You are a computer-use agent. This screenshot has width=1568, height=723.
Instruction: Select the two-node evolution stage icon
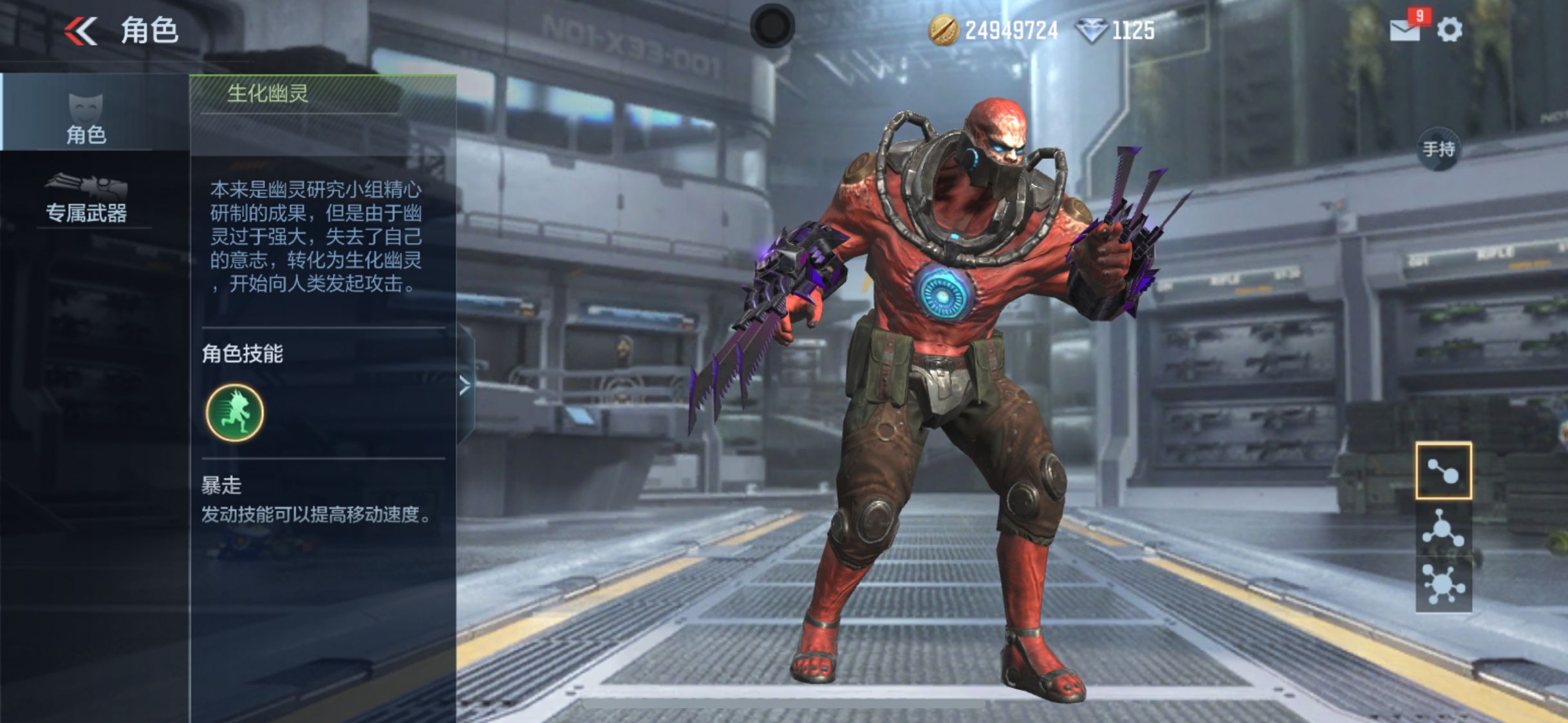click(x=1443, y=471)
